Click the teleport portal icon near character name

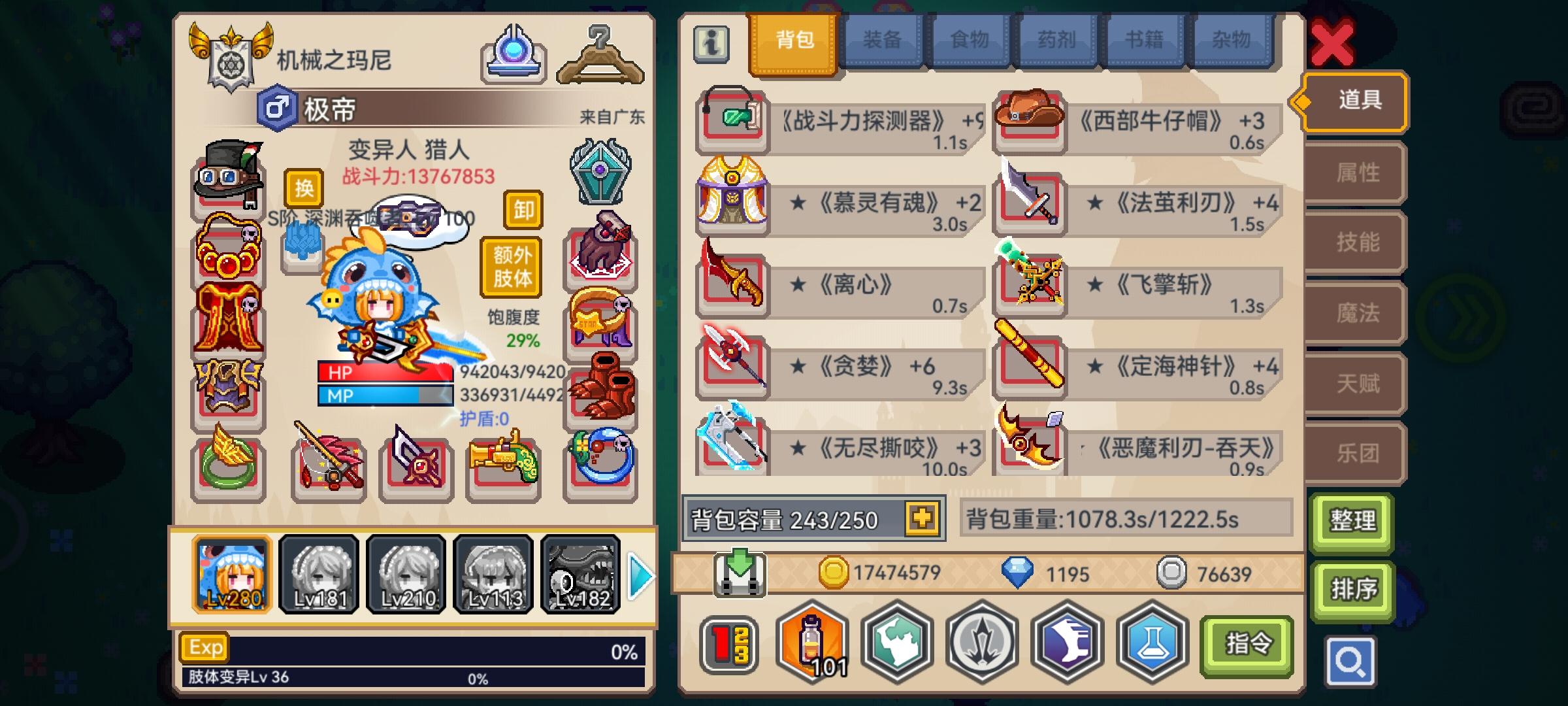coord(512,49)
